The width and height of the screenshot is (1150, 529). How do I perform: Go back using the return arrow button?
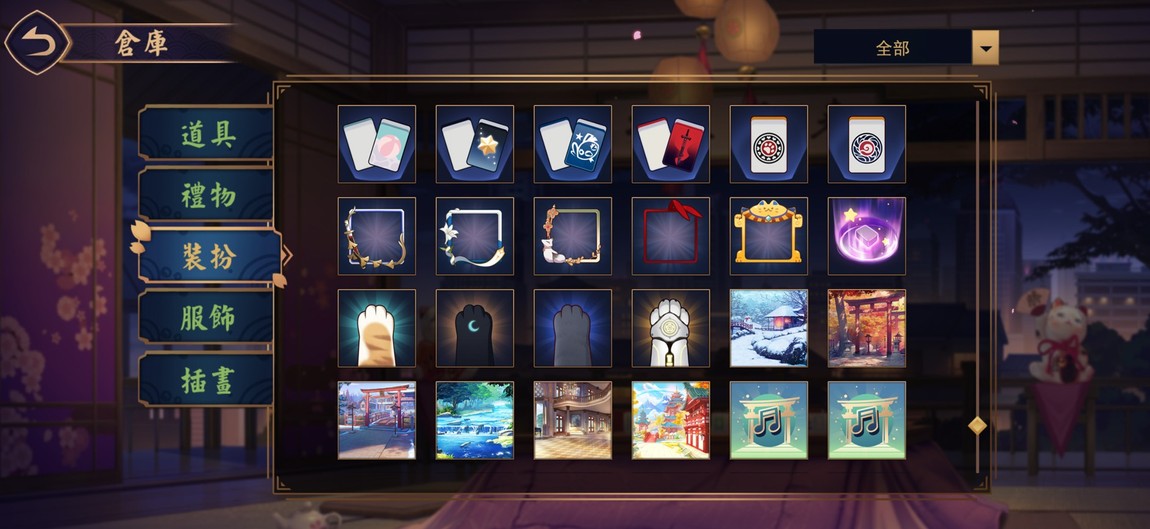click(37, 42)
